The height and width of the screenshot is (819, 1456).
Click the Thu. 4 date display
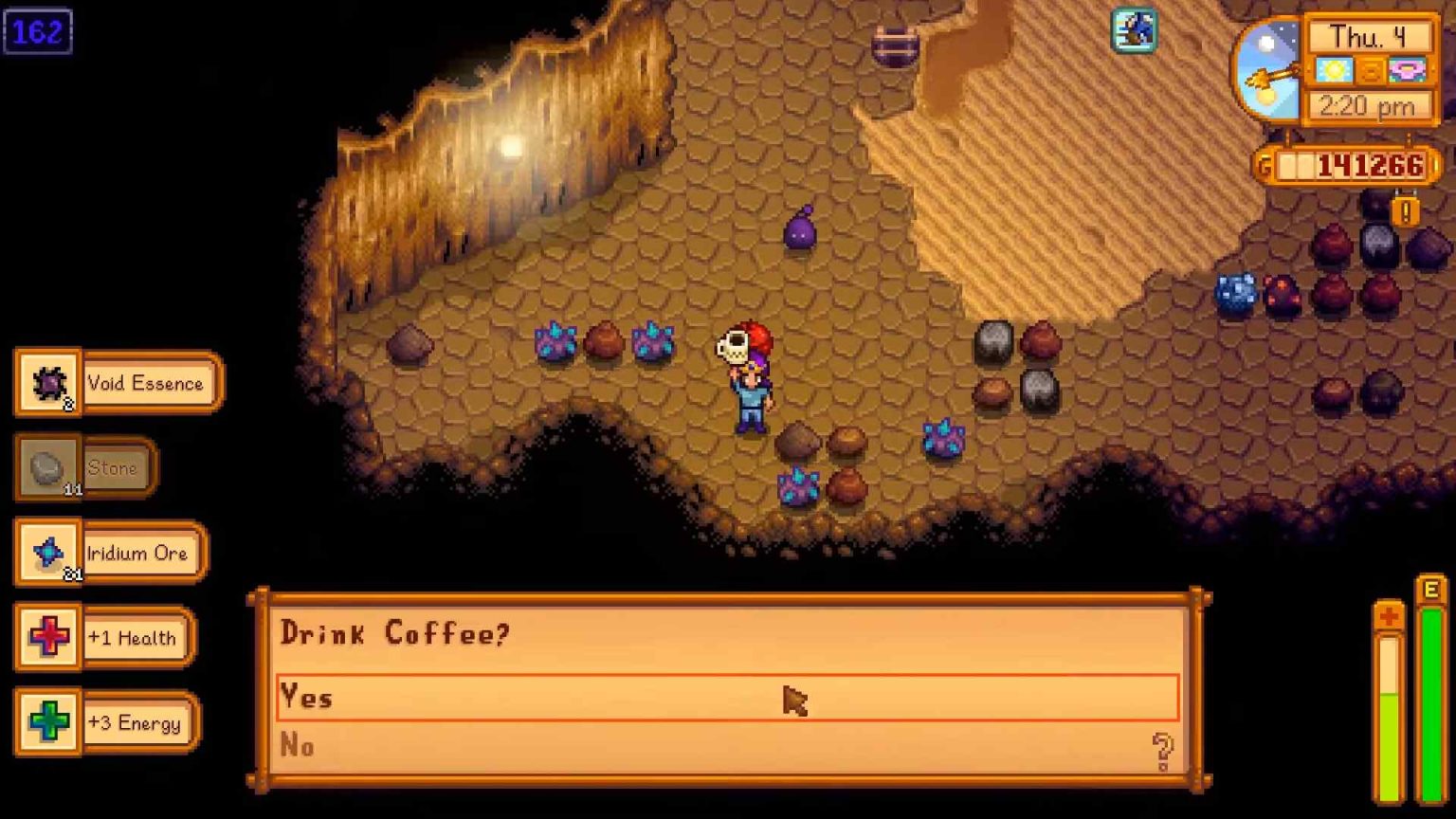click(1368, 36)
